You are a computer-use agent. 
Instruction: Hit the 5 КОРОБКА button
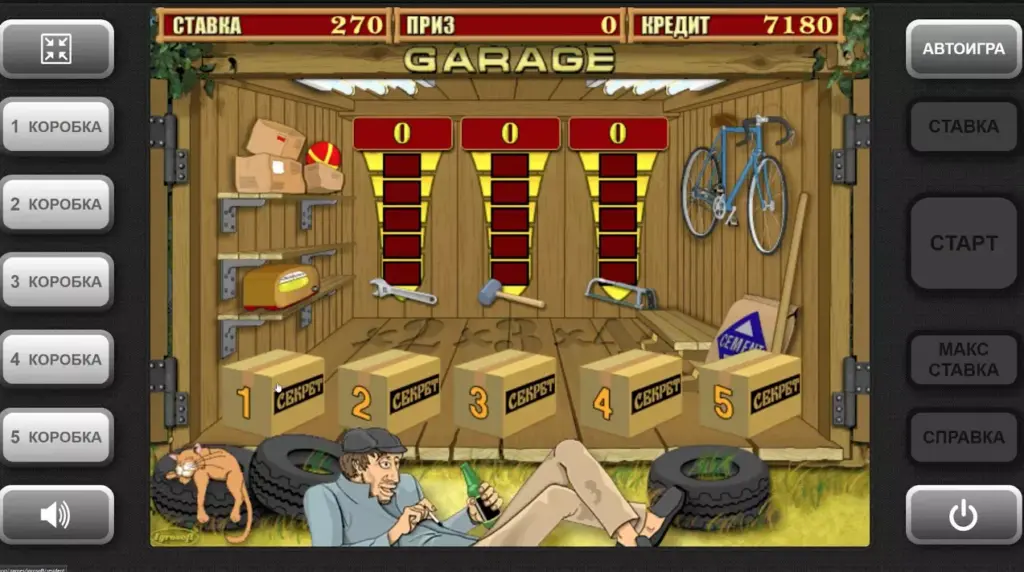pyautogui.click(x=57, y=437)
